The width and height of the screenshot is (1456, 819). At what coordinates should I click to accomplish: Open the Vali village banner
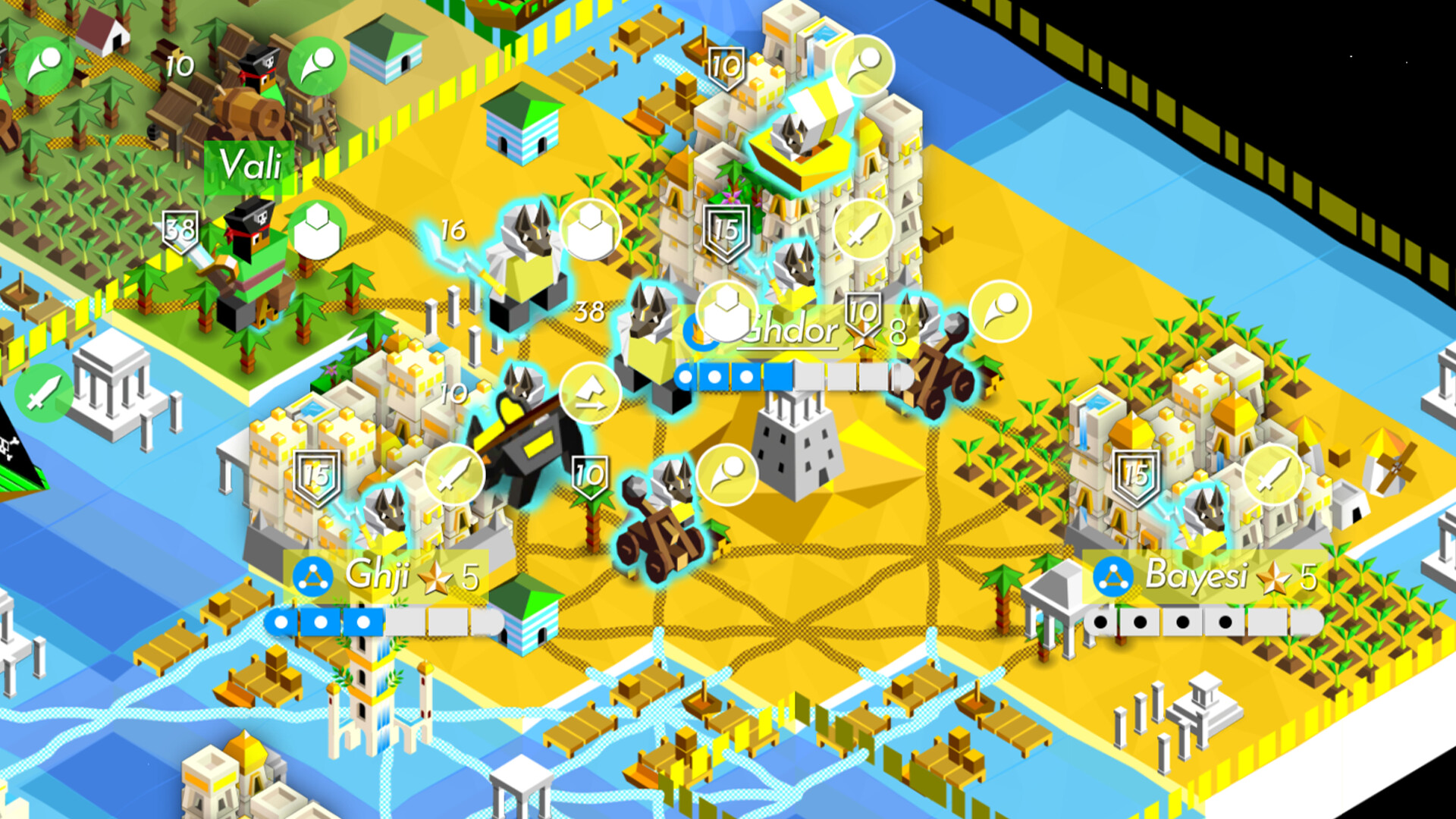[x=250, y=163]
